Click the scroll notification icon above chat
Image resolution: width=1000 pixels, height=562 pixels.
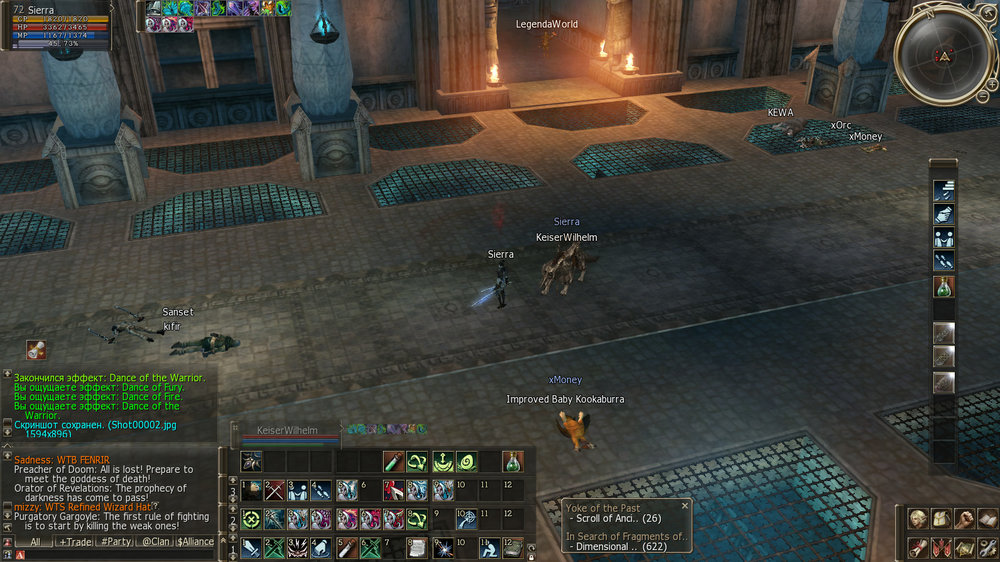pyautogui.click(x=36, y=350)
